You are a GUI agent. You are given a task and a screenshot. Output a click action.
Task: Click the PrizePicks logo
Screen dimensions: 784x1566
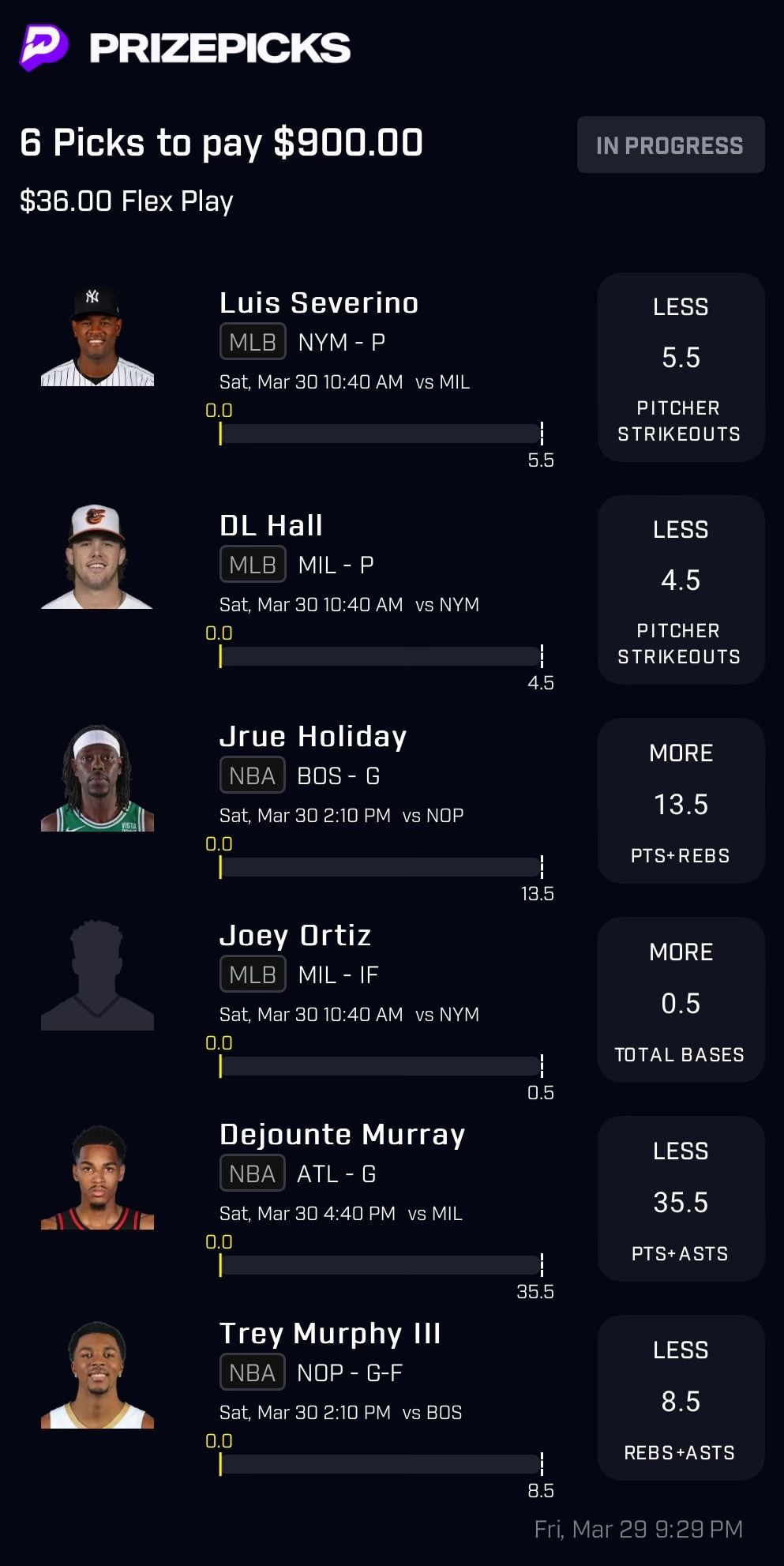click(186, 48)
